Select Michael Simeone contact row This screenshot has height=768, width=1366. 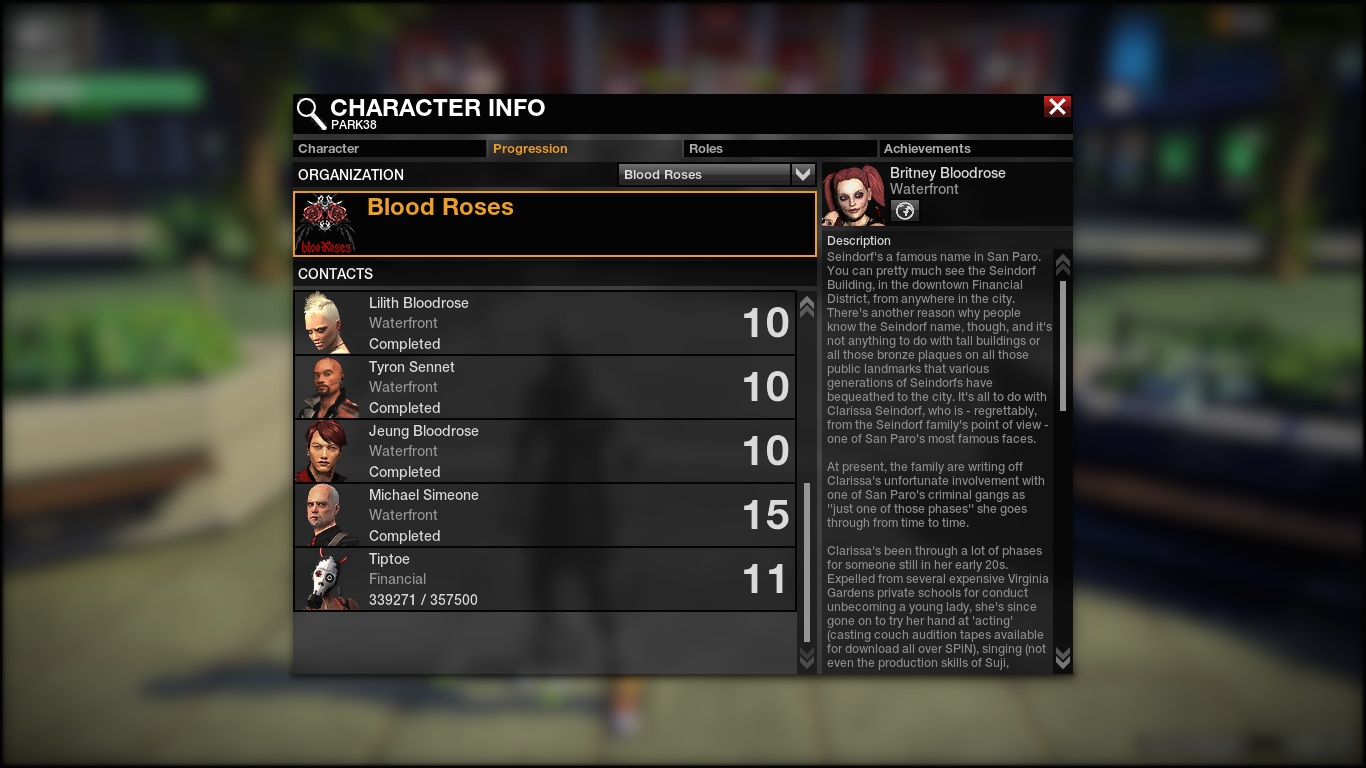point(545,515)
